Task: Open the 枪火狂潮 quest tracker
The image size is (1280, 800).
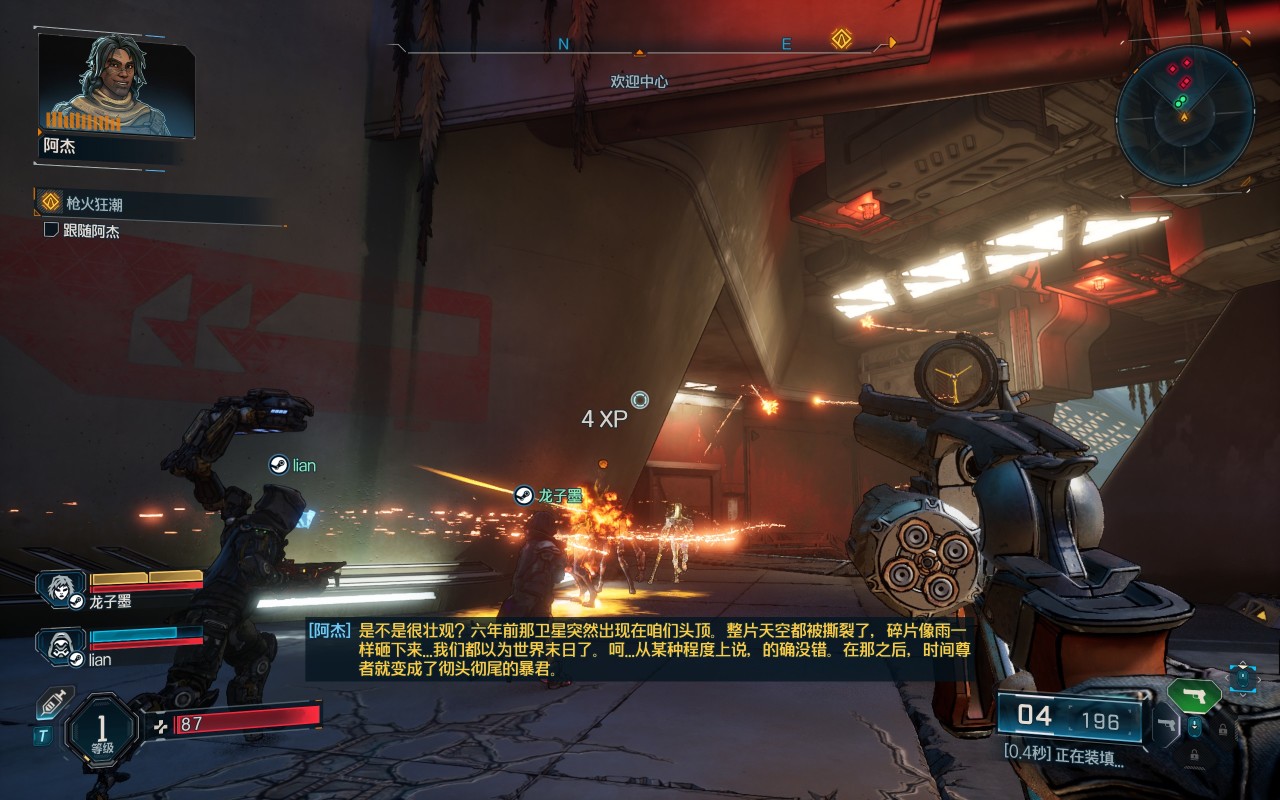Action: tap(93, 203)
